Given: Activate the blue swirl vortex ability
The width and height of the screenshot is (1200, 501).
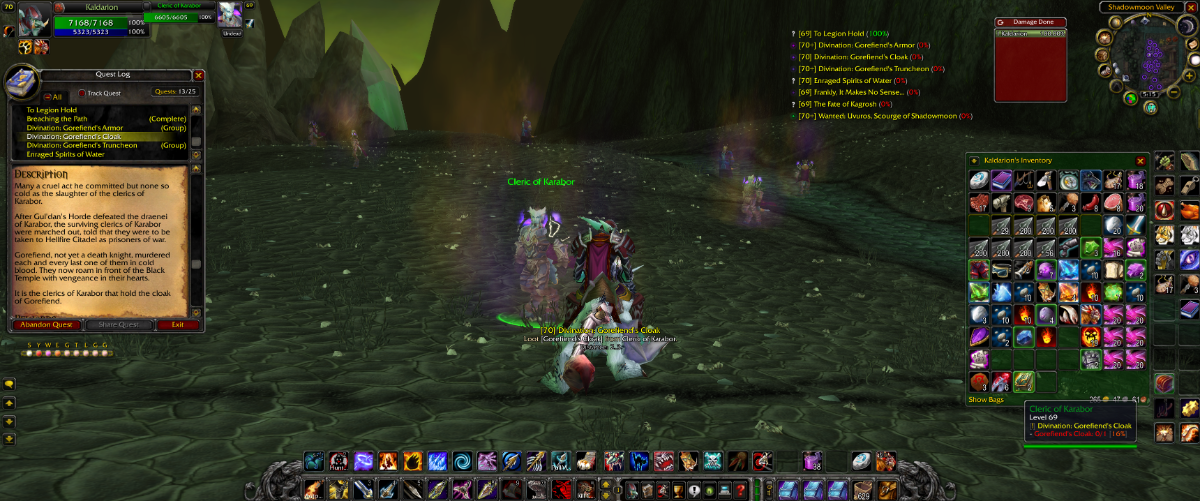Looking at the screenshot, I should pyautogui.click(x=460, y=462).
